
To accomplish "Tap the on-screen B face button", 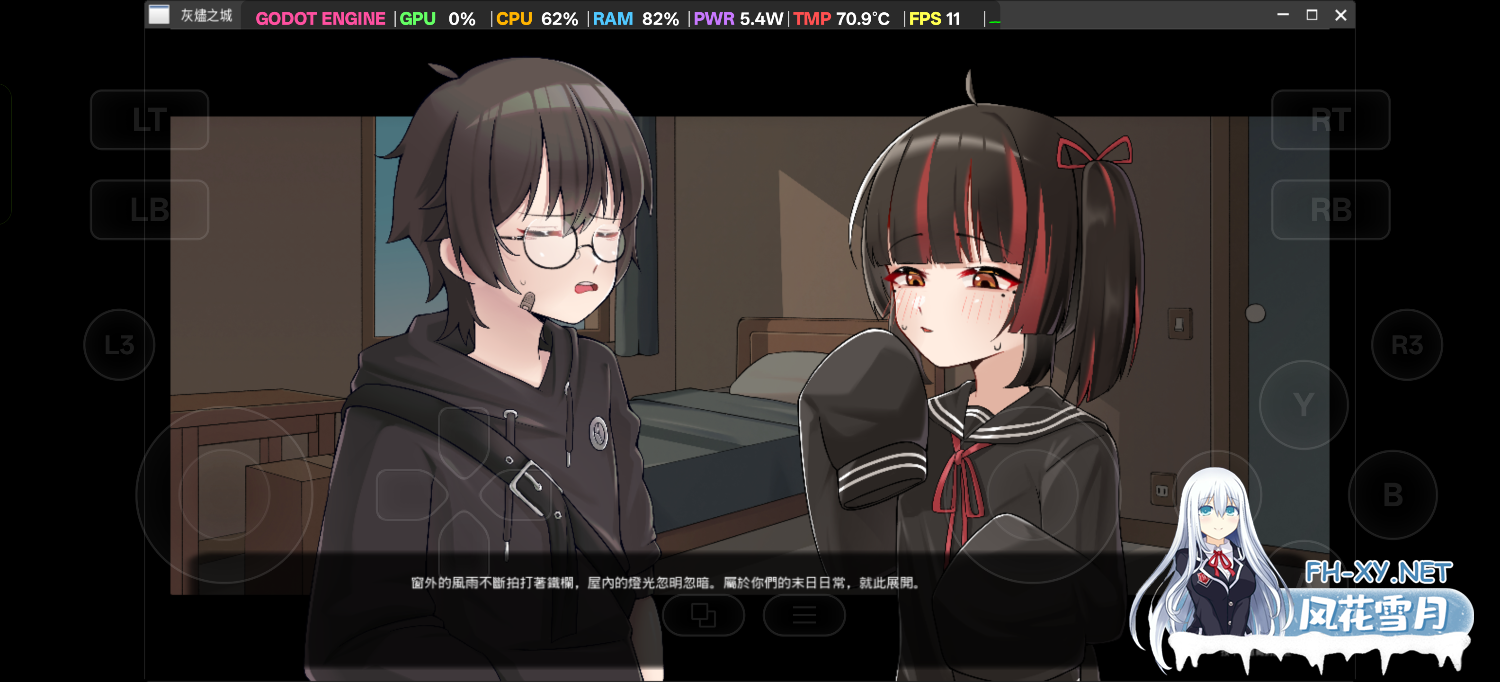I will click(x=1392, y=494).
